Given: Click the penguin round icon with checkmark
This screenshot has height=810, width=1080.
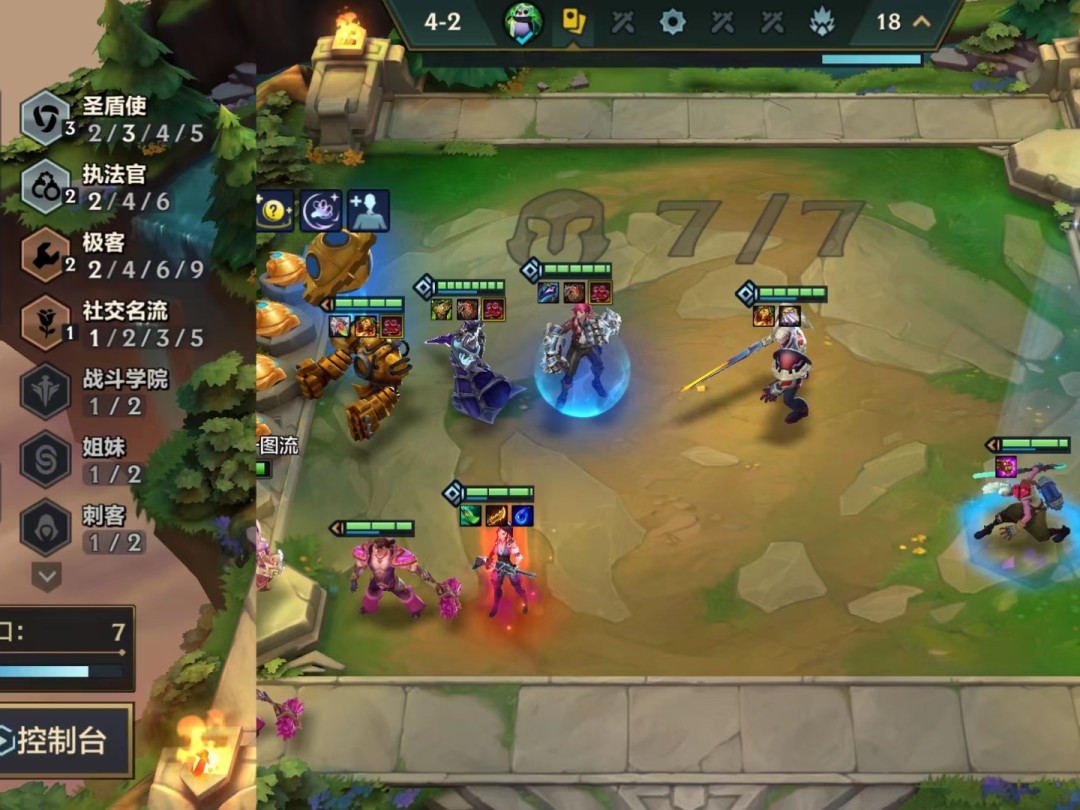Looking at the screenshot, I should coord(523,22).
